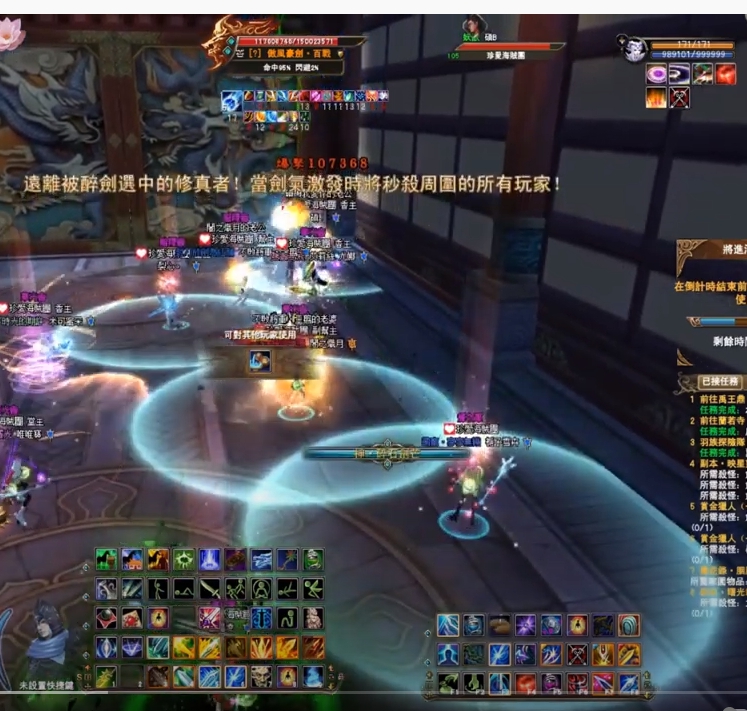747x711 pixels.
Task: Toggle the pet's crossed-out weapon icon
Action: [x=680, y=98]
